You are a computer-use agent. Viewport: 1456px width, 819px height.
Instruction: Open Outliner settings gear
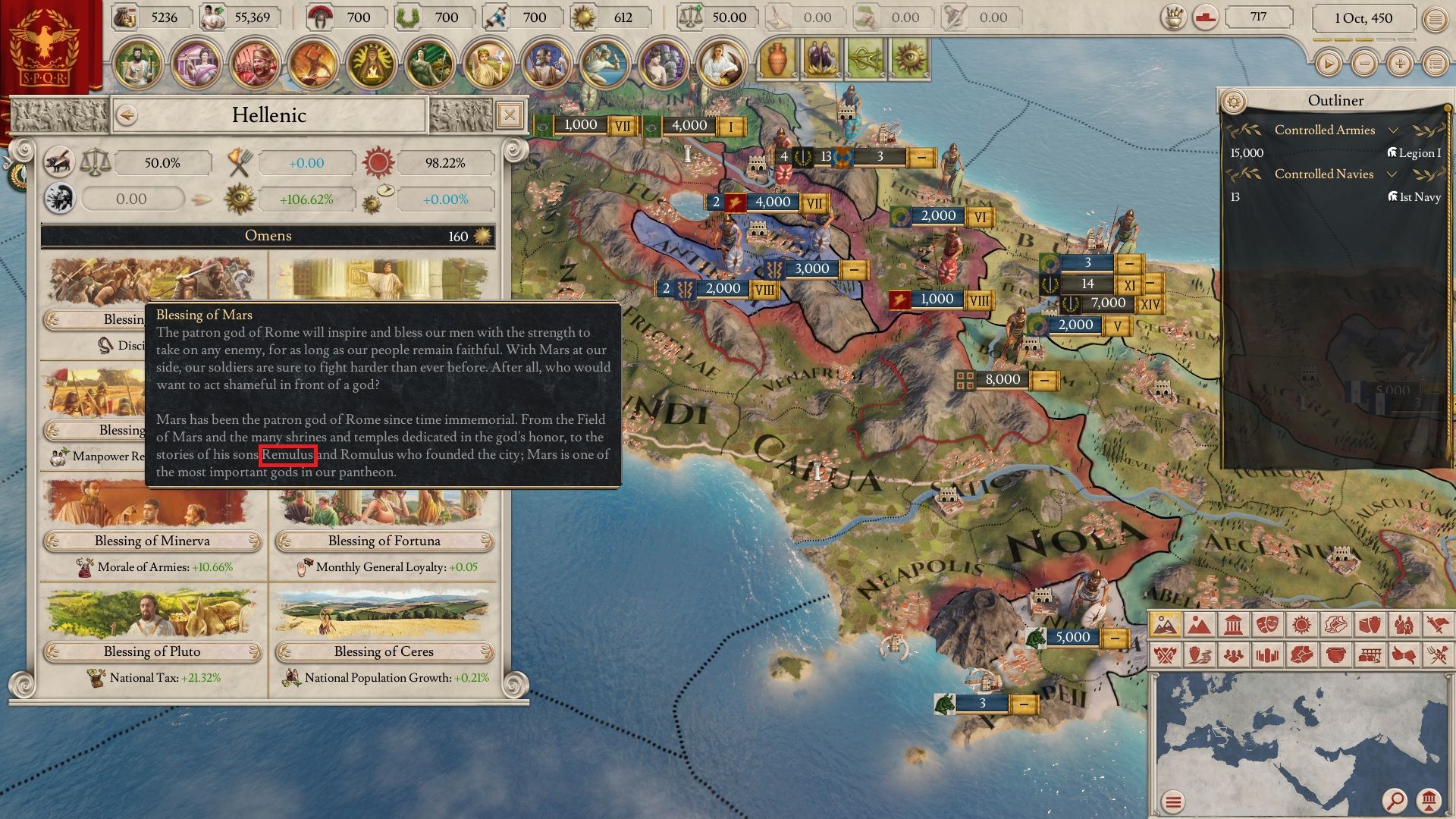pyautogui.click(x=1235, y=101)
